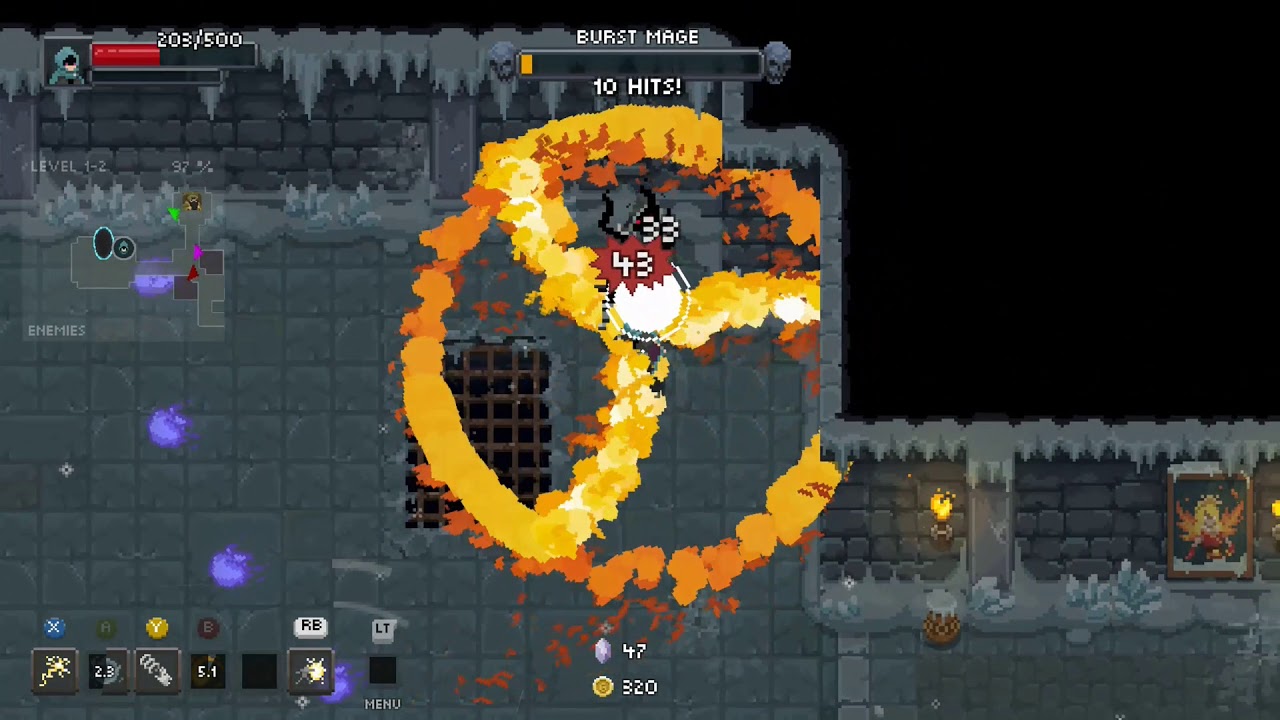Click the portal oval on the minimap
The image size is (1280, 720).
pyautogui.click(x=104, y=244)
